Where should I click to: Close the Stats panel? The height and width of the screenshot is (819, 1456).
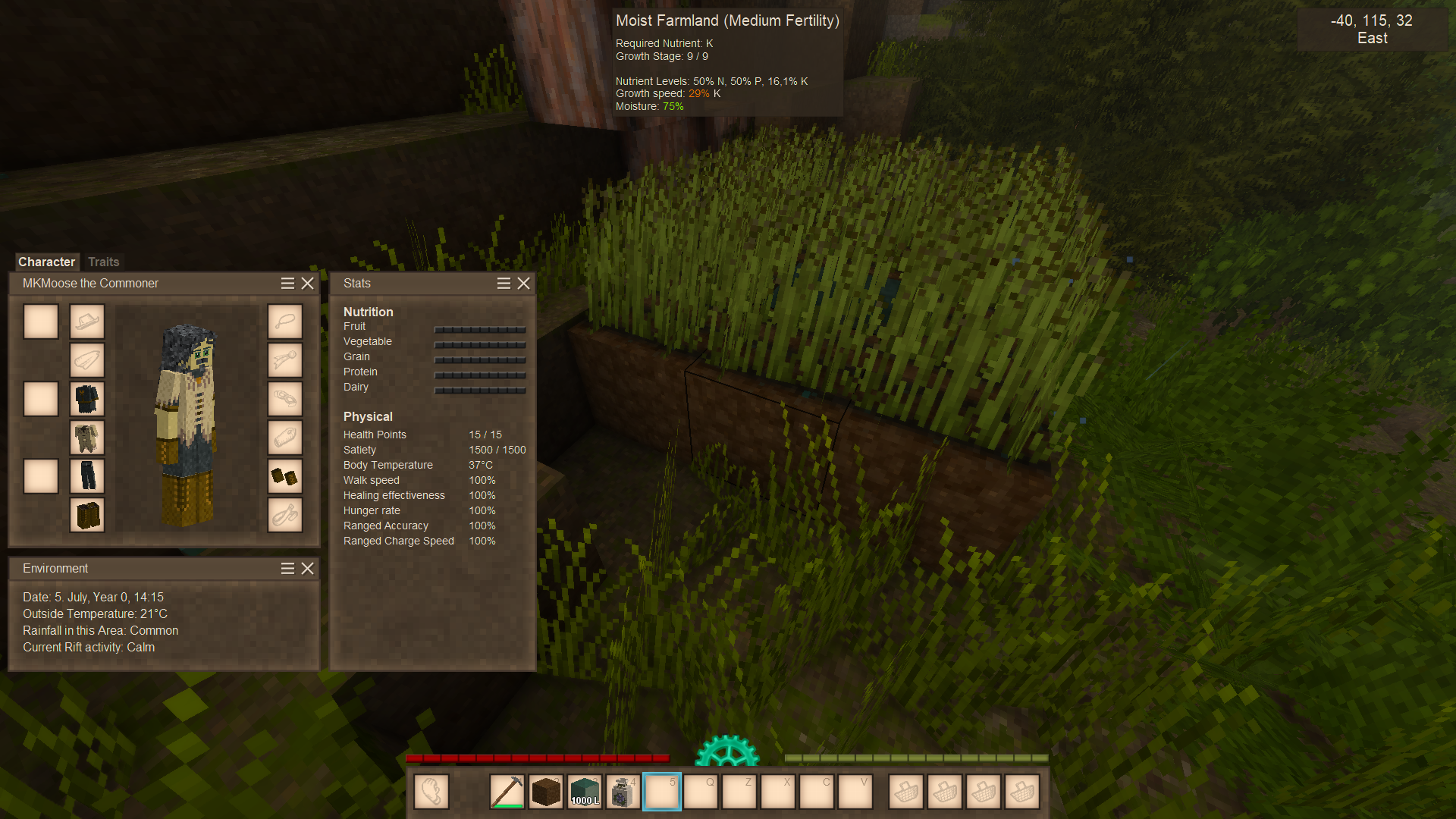pyautogui.click(x=523, y=283)
